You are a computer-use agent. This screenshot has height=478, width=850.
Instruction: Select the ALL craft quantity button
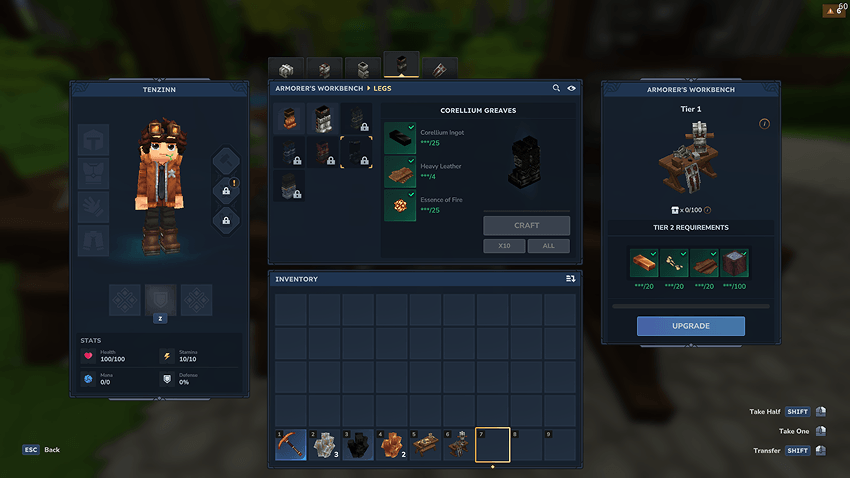click(549, 246)
